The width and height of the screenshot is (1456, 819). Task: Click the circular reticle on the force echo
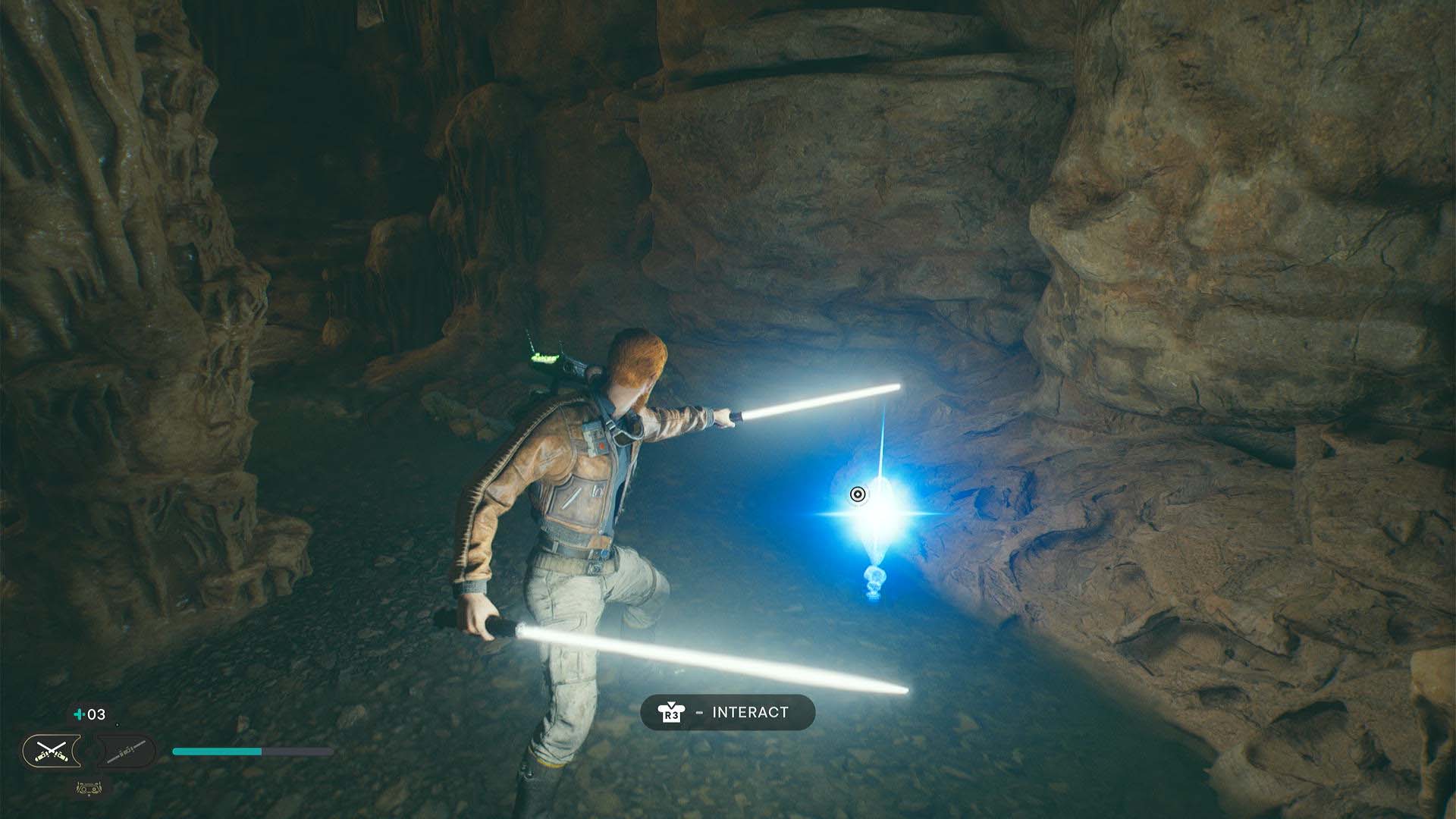858,496
